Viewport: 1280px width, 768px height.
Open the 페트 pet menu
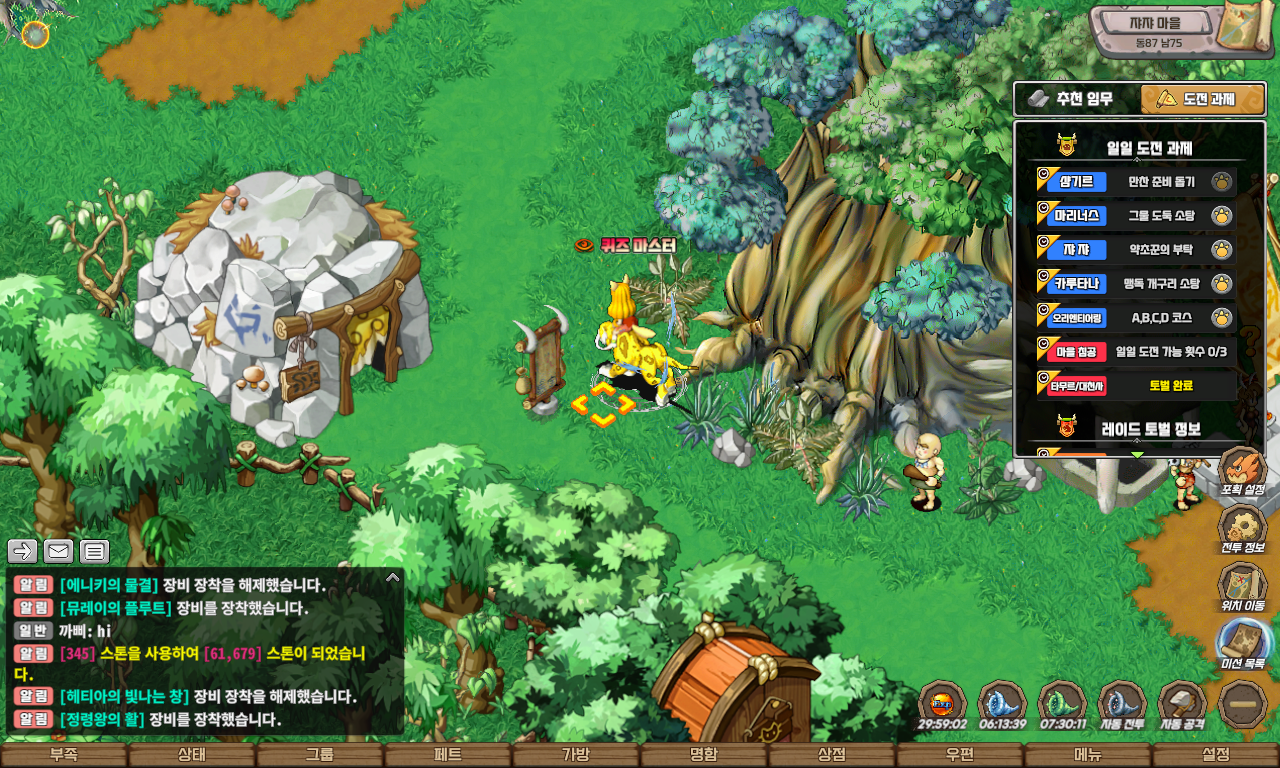447,755
